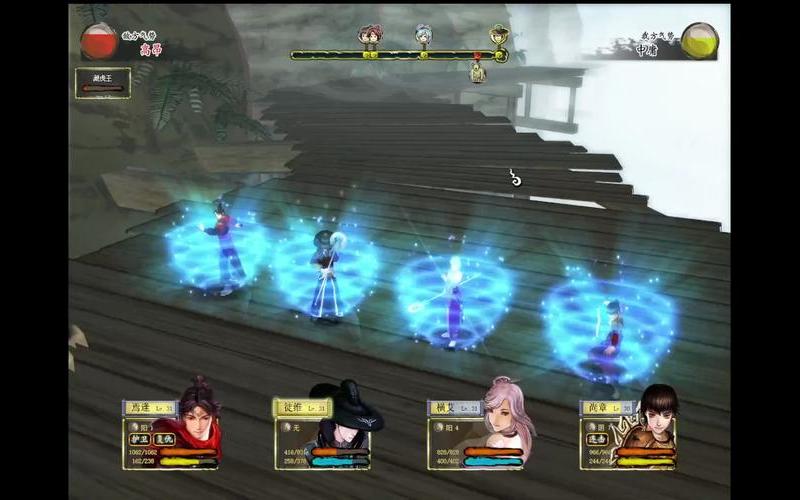The height and width of the screenshot is (500, 800).
Task: Click the red enemy morale orb
Action: (x=99, y=41)
